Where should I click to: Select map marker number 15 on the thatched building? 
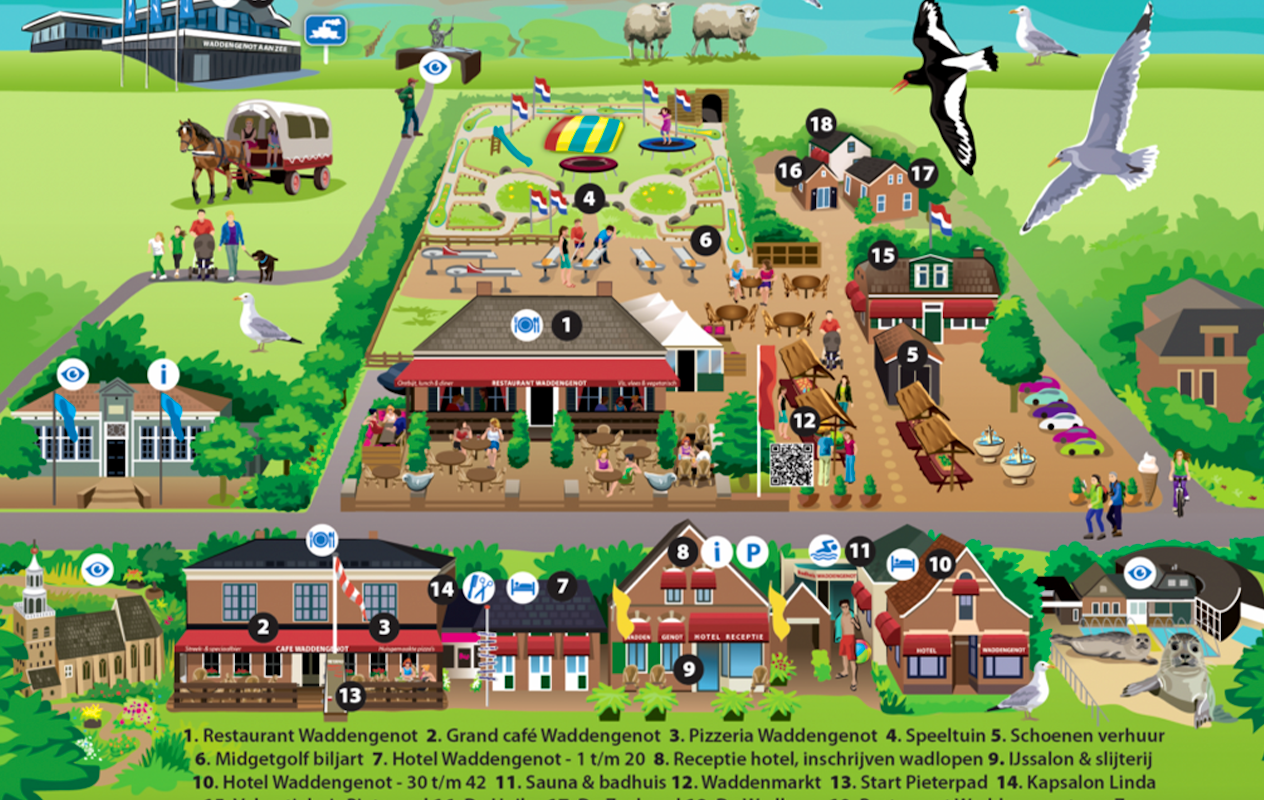(x=882, y=256)
